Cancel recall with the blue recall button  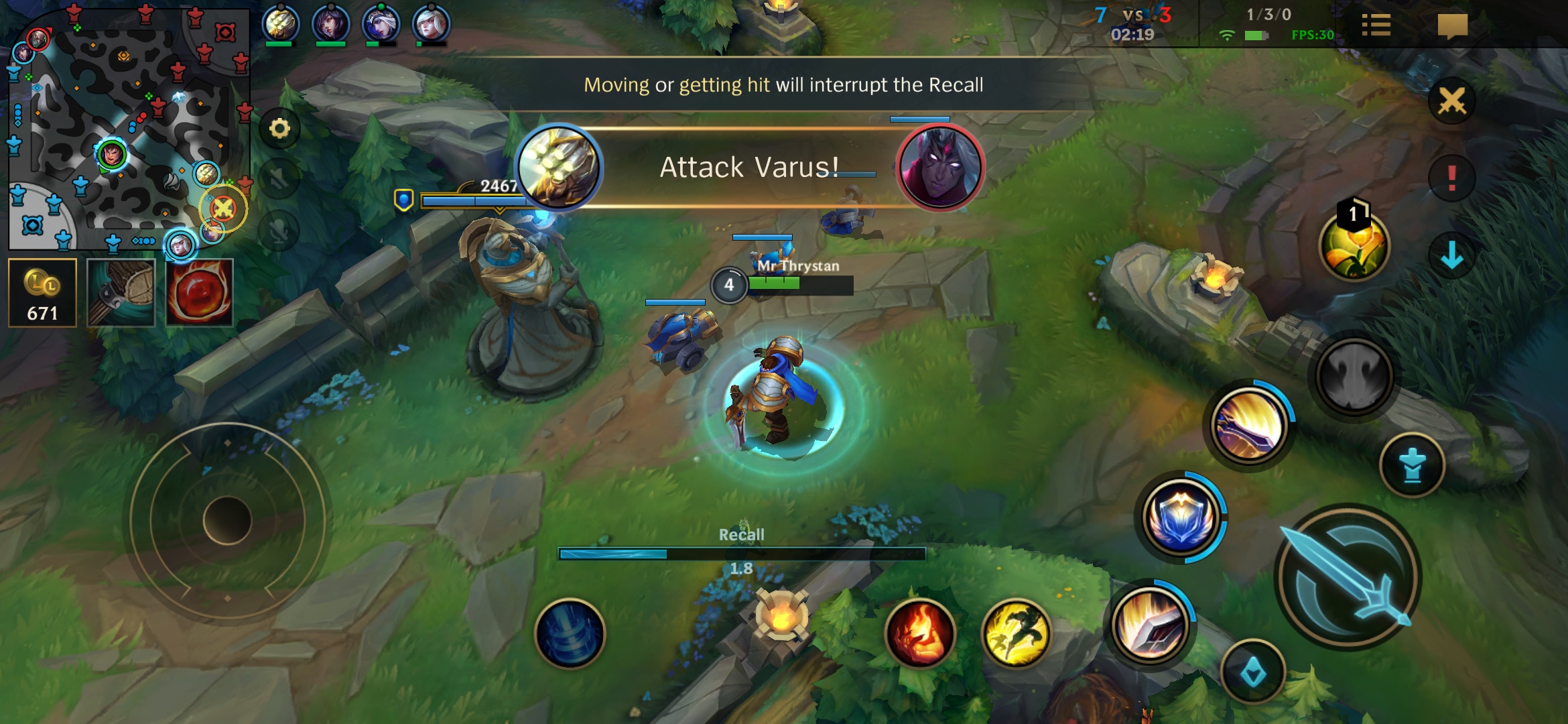pos(570,633)
